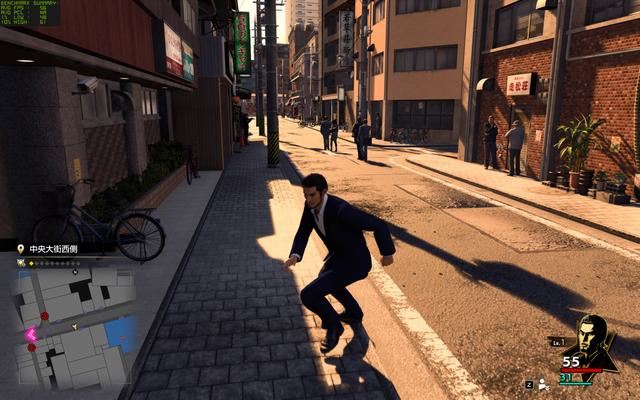
Task: Click the pink arrow marker on the minimap
Action: pyautogui.click(x=31, y=334)
